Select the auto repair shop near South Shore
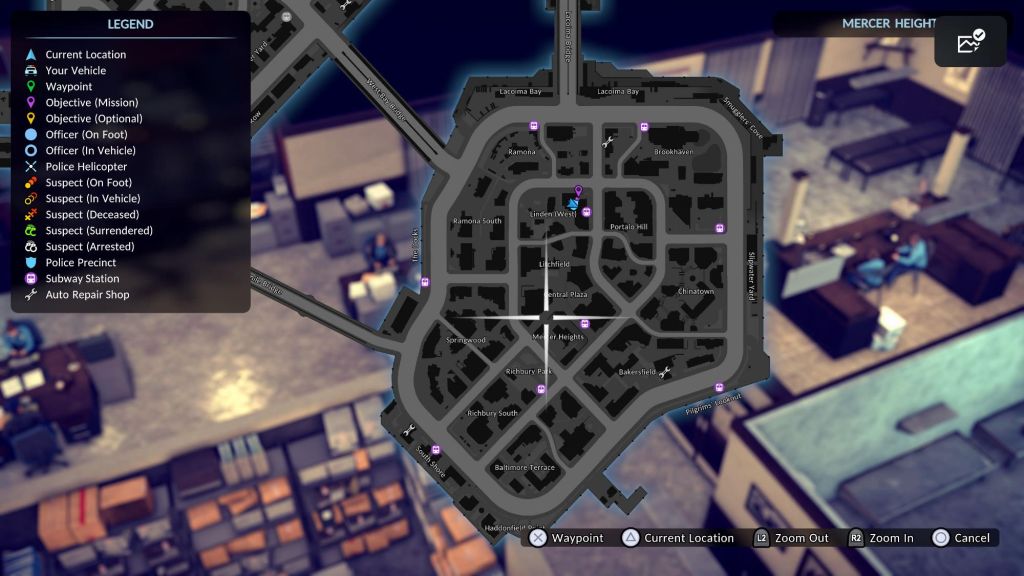Viewport: 1024px width, 576px height. 408,431
